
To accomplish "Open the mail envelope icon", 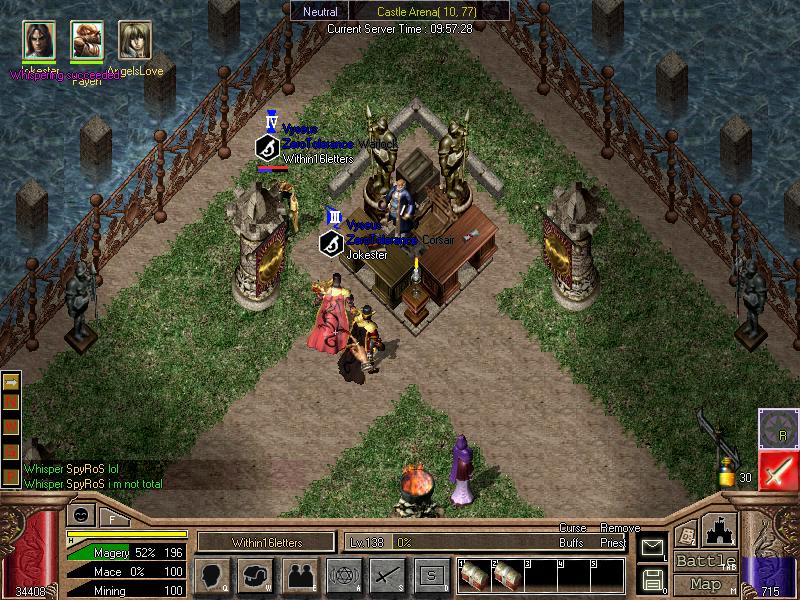I will coord(651,546).
